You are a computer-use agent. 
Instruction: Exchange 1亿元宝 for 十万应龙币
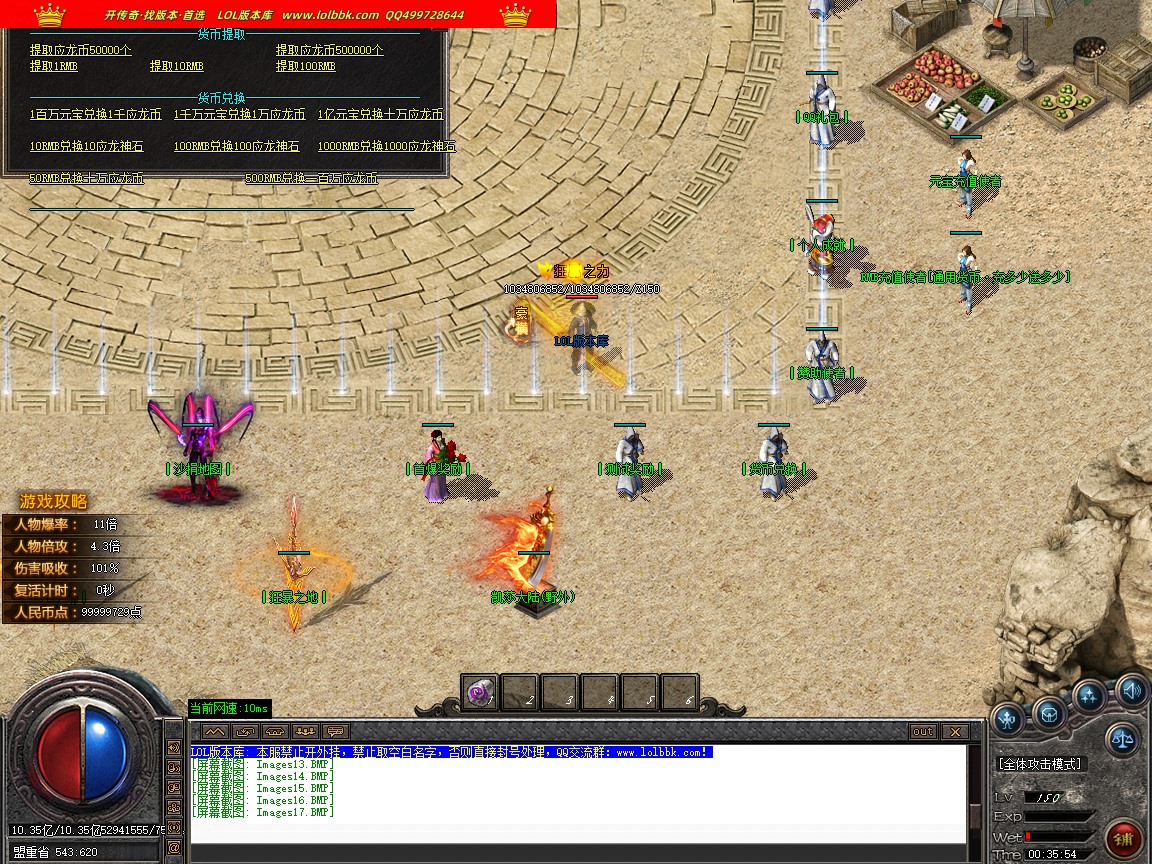[380, 114]
